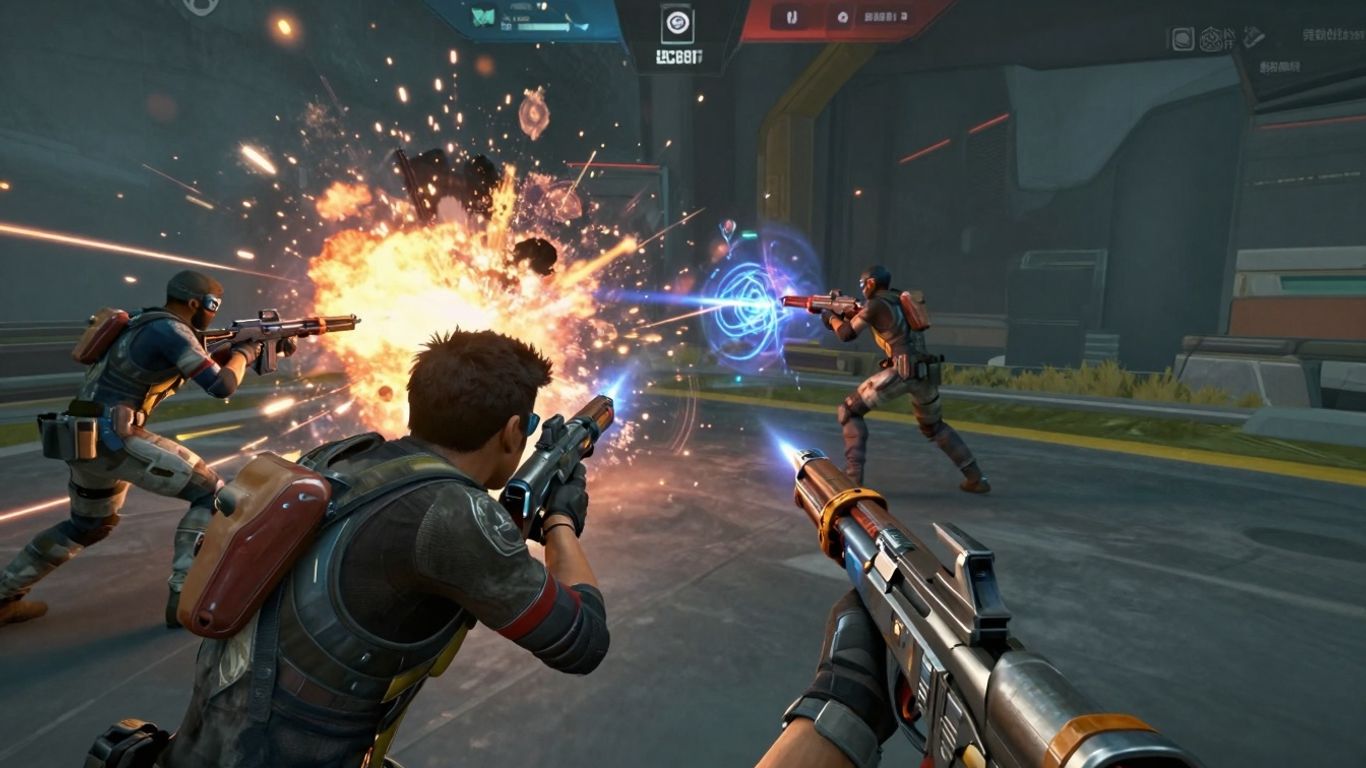Click the first icon on the red team panel
Screen dimensions: 1366x768
(793, 16)
